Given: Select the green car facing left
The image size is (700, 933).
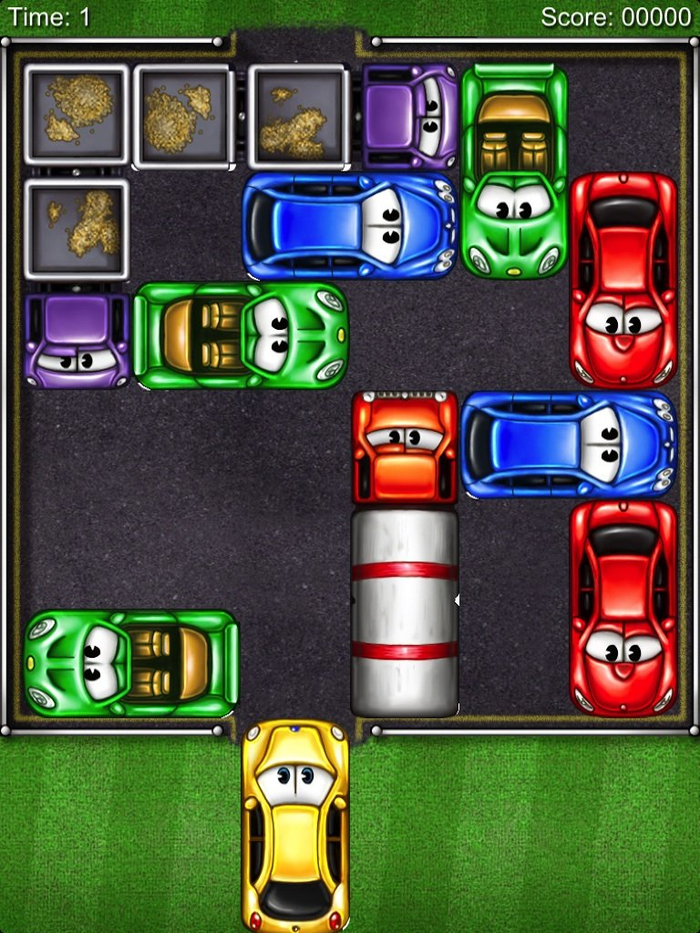Looking at the screenshot, I should click(x=131, y=663).
